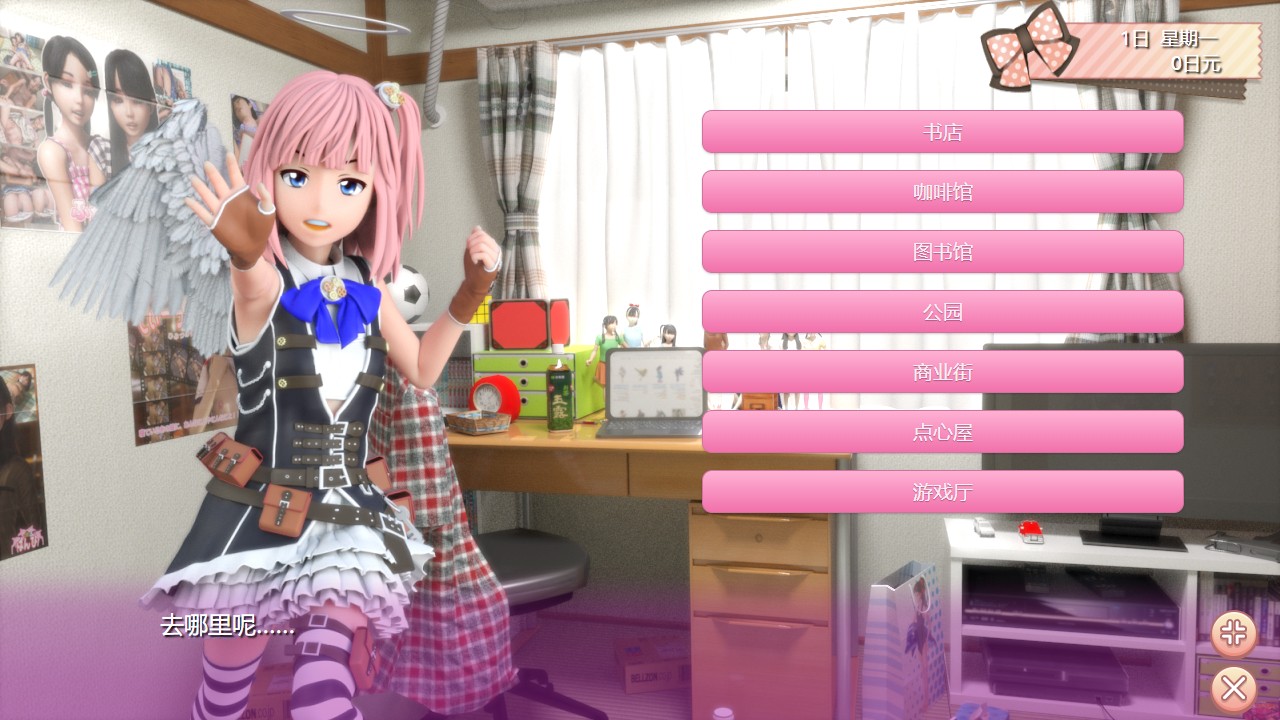This screenshot has height=720, width=1280.
Task: Go to the 图书馆 option
Action: [942, 252]
